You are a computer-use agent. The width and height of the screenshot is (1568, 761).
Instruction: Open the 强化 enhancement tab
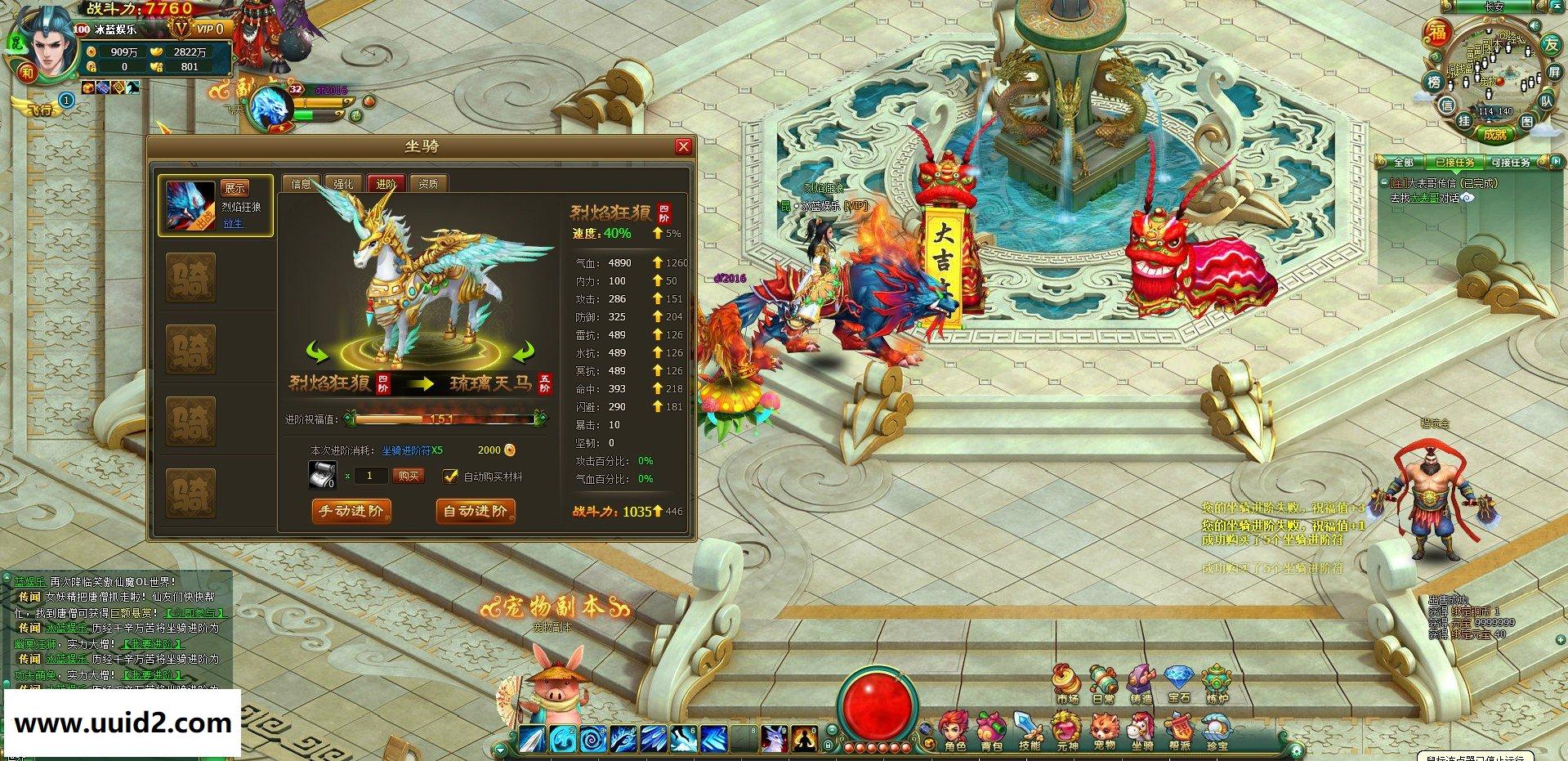click(x=343, y=184)
